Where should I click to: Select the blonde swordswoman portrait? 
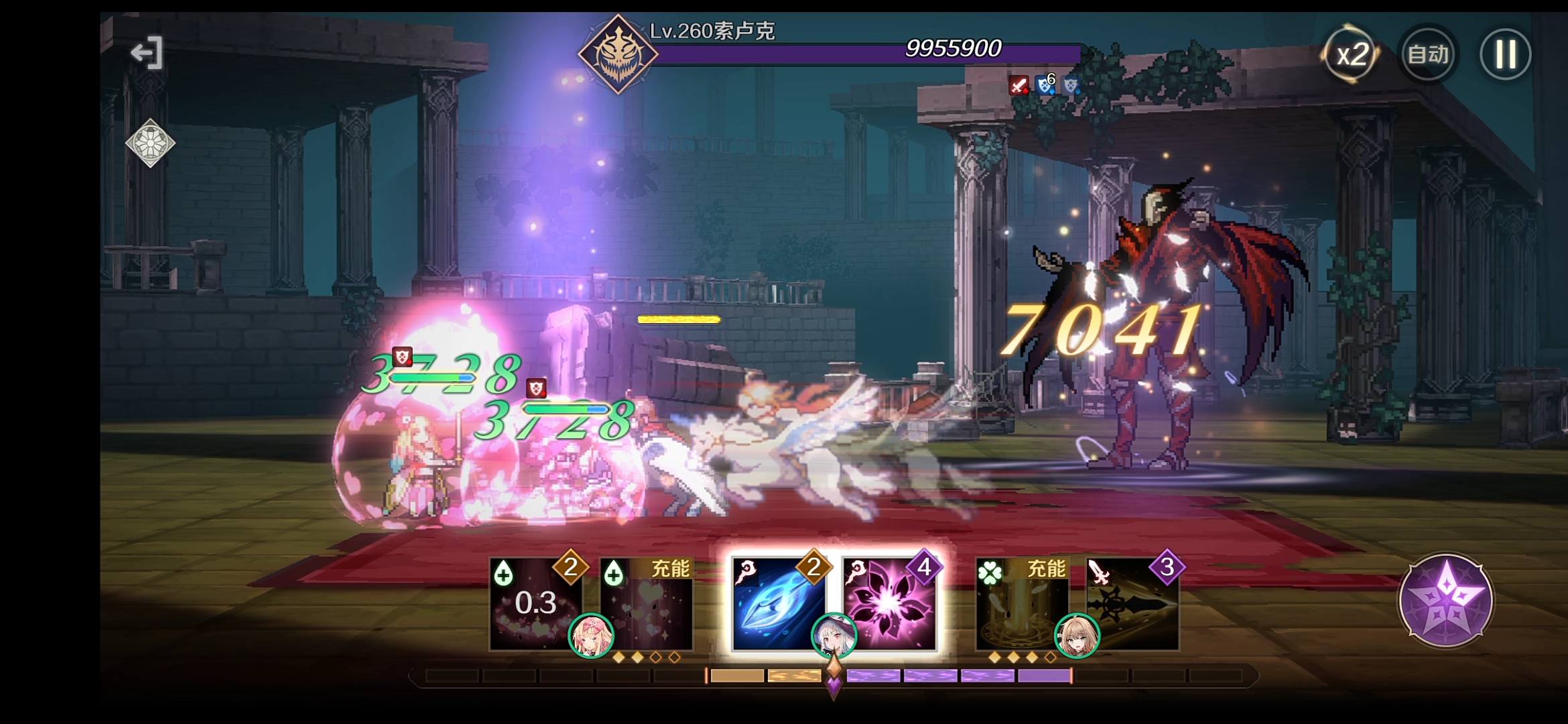1077,635
